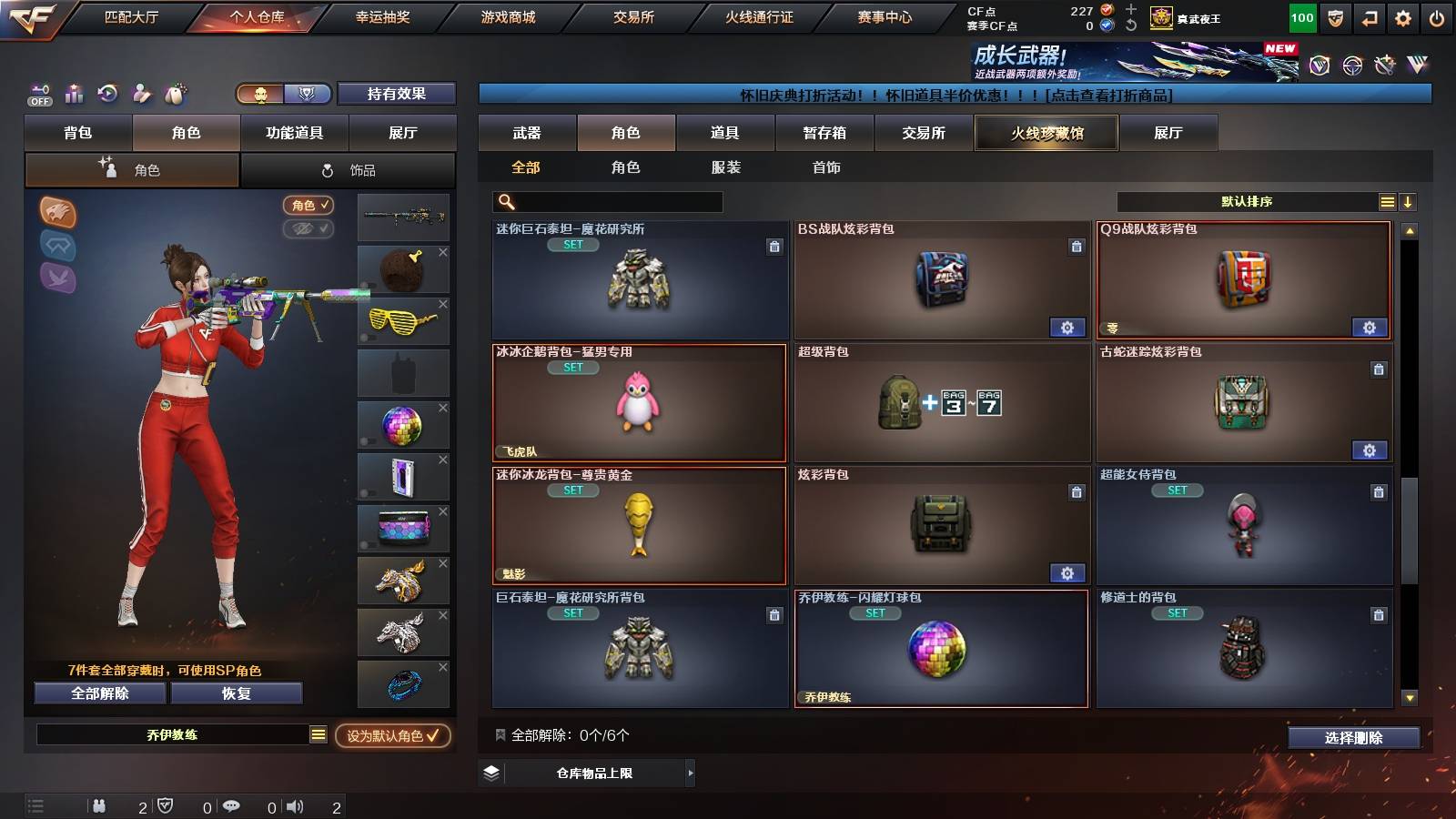Click the diamond badge icon in left sidebar
Viewport: 1456px width, 819px height.
coord(57,244)
